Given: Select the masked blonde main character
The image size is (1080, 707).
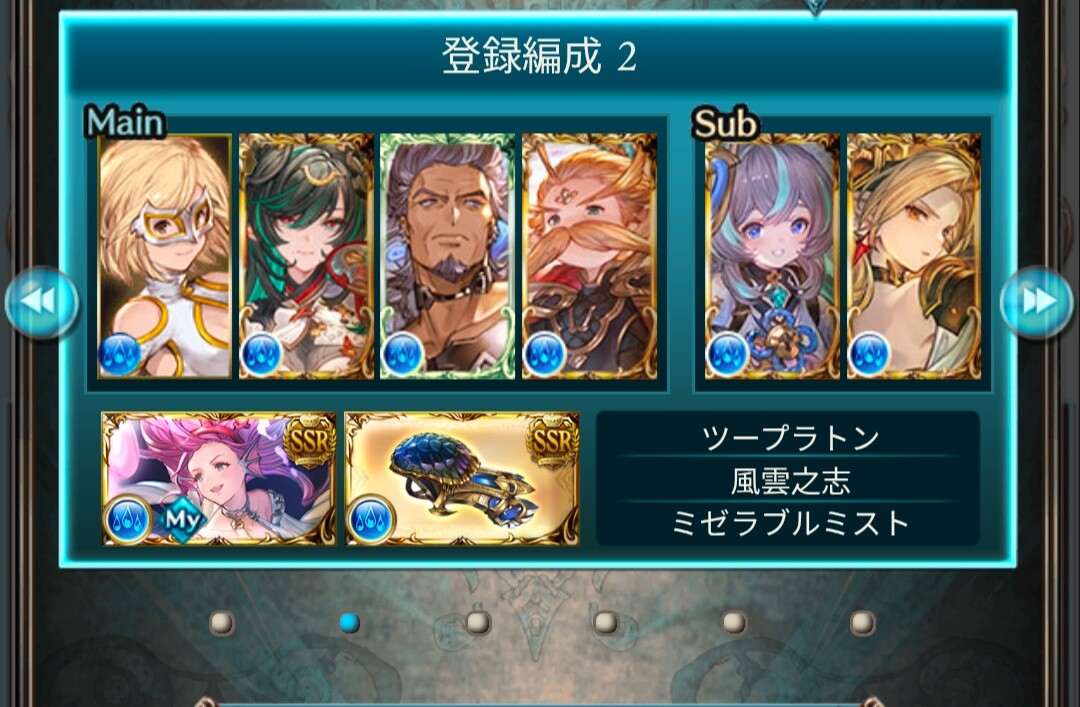Looking at the screenshot, I should [x=165, y=256].
